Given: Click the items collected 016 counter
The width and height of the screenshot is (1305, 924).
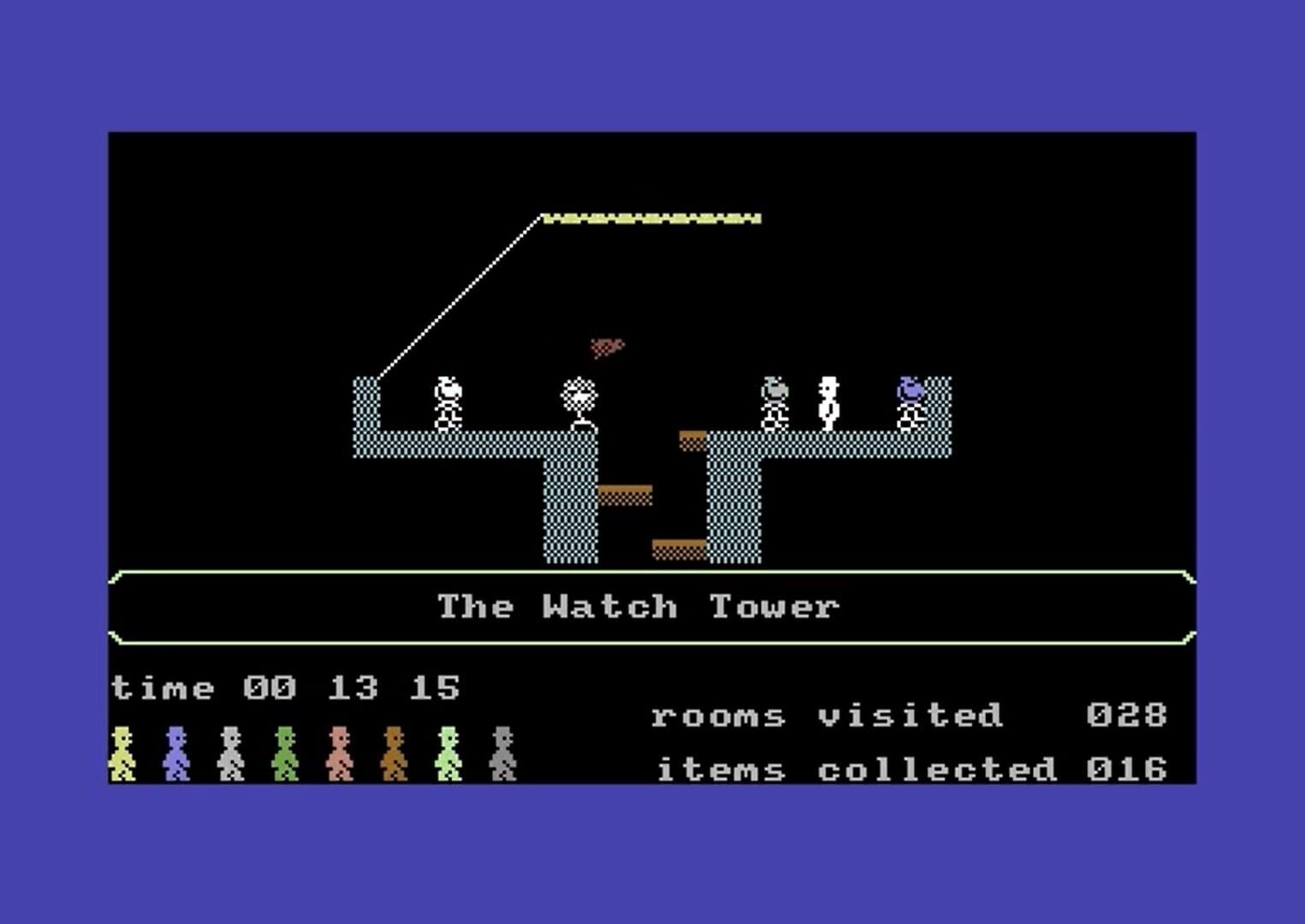Looking at the screenshot, I should point(909,768).
